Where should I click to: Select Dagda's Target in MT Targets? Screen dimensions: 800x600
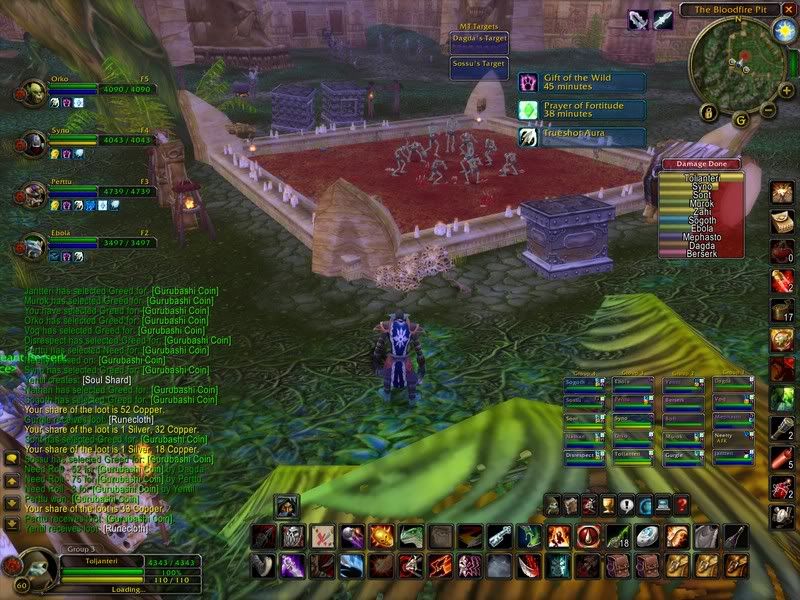click(x=482, y=39)
